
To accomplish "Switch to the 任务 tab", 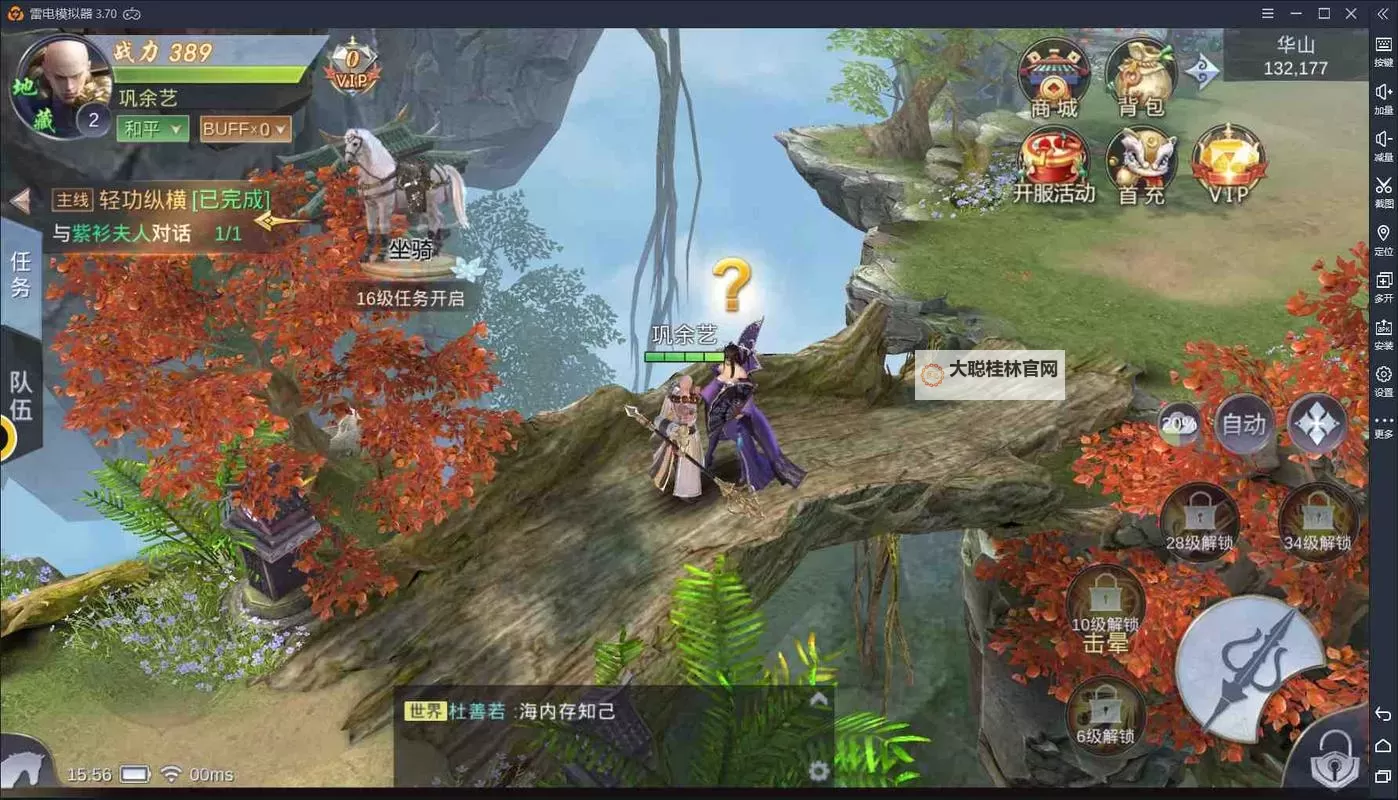I will tap(21, 275).
